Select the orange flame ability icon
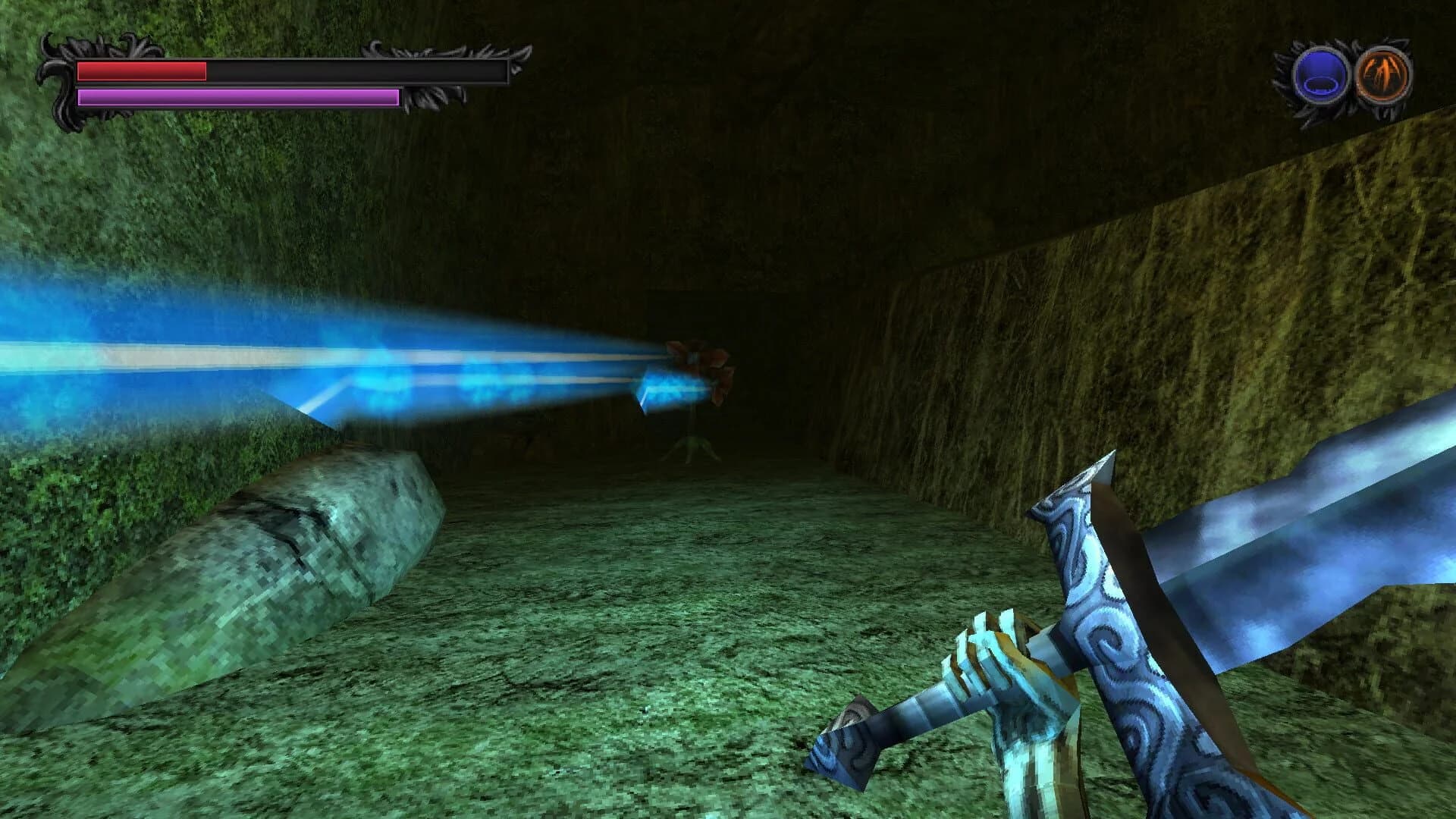 pyautogui.click(x=1385, y=76)
